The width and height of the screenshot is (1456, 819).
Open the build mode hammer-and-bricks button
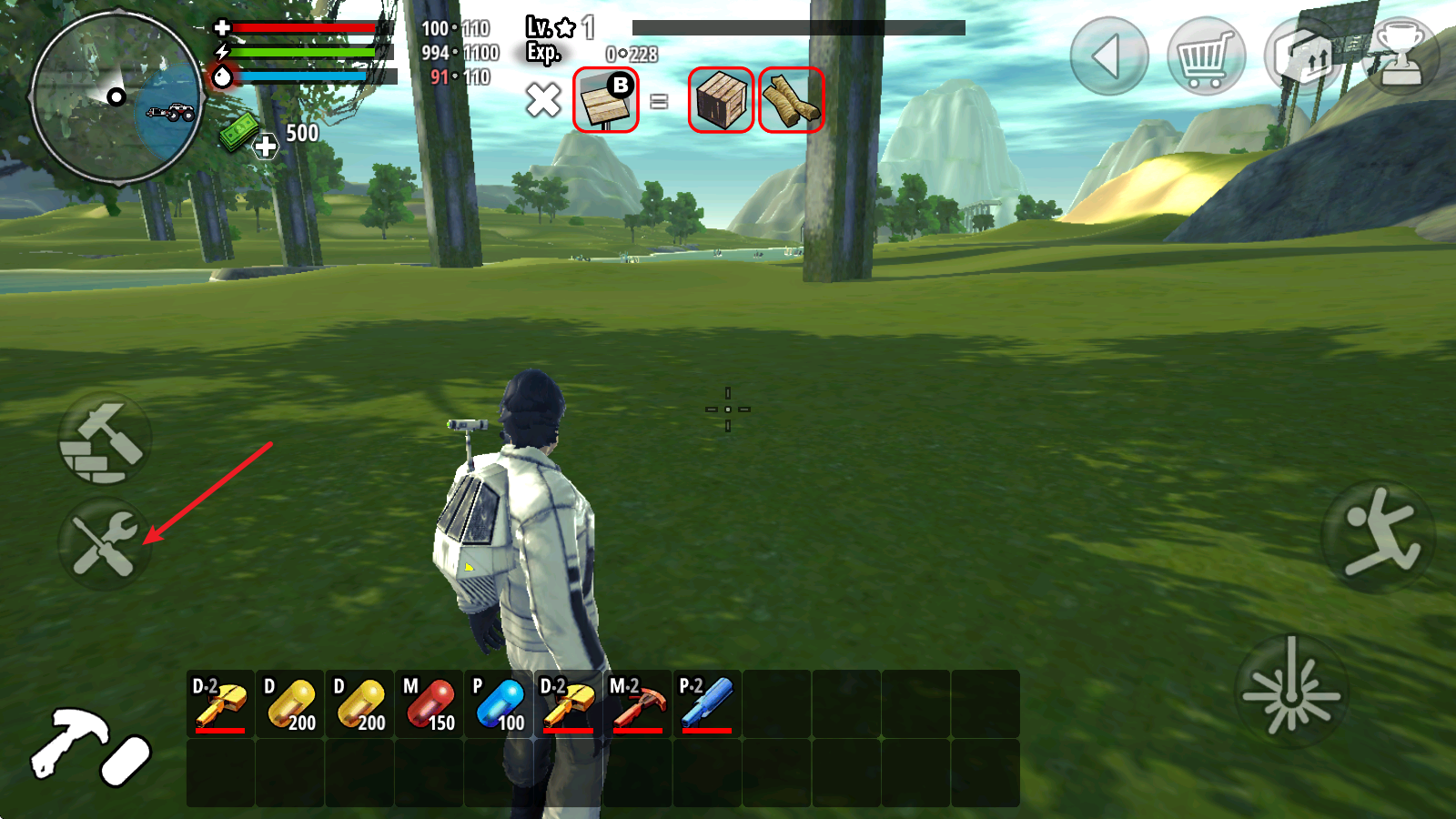[105, 440]
